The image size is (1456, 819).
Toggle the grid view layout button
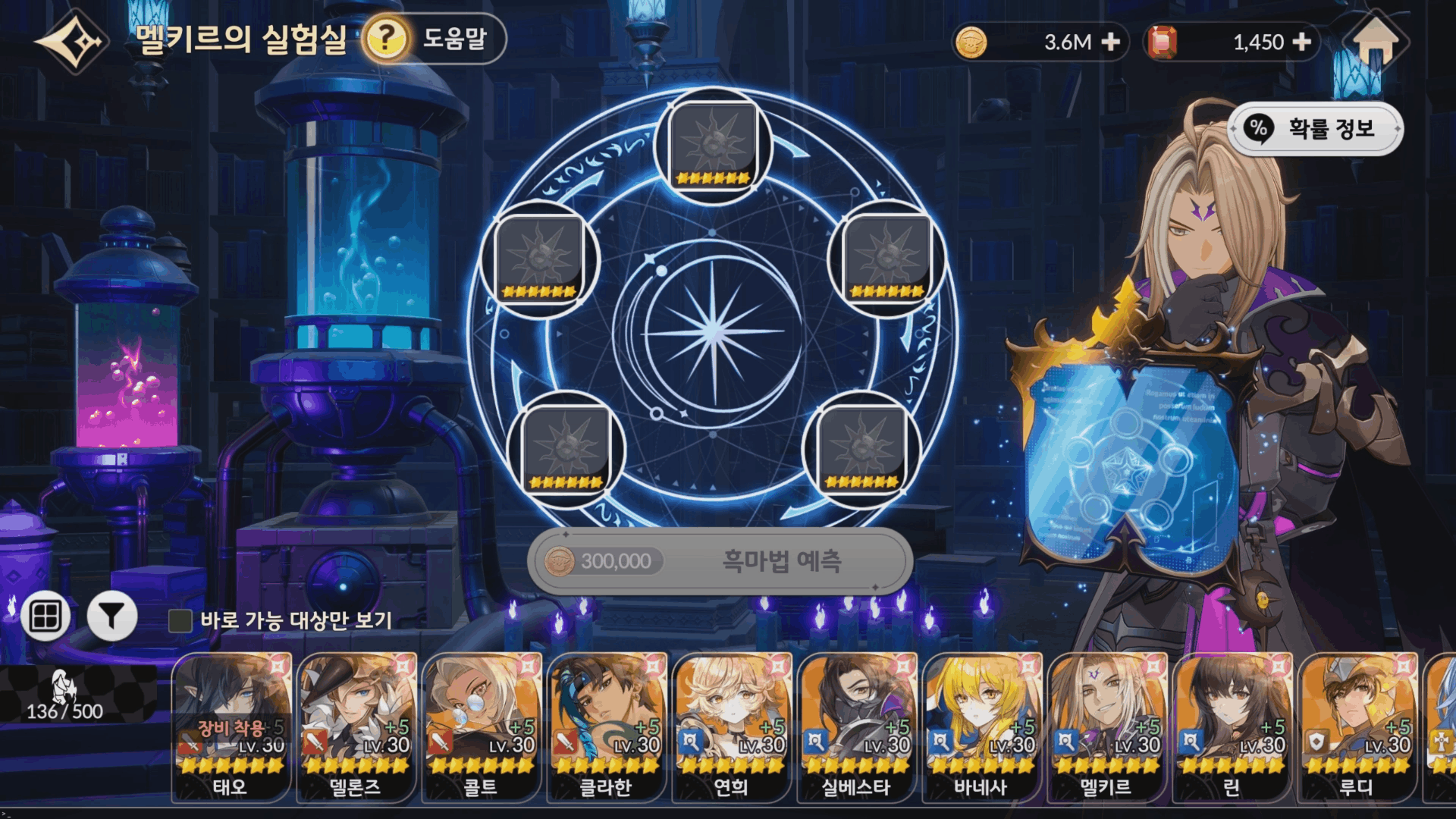[45, 617]
